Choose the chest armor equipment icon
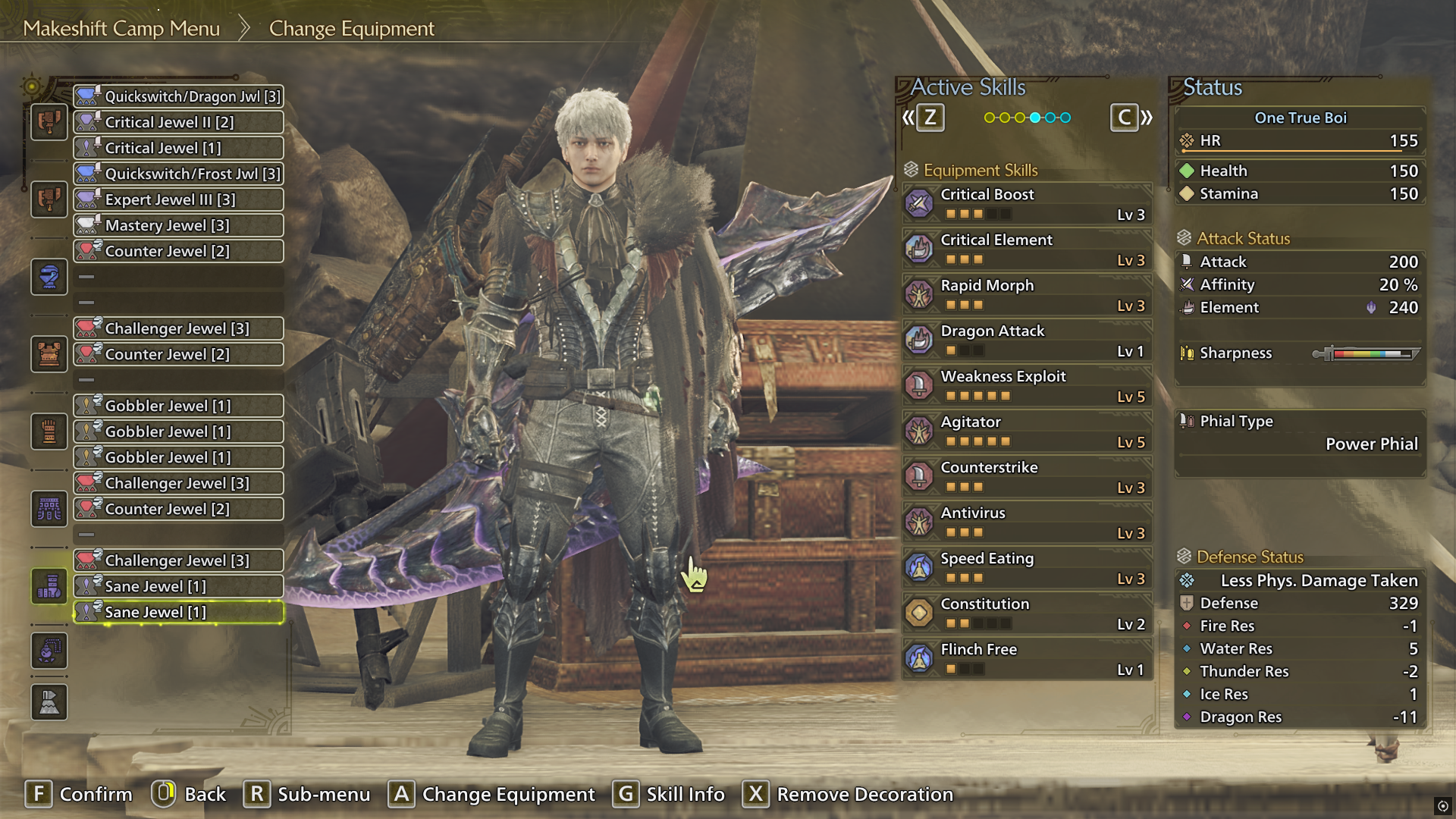This screenshot has width=1456, height=819. pyautogui.click(x=49, y=354)
